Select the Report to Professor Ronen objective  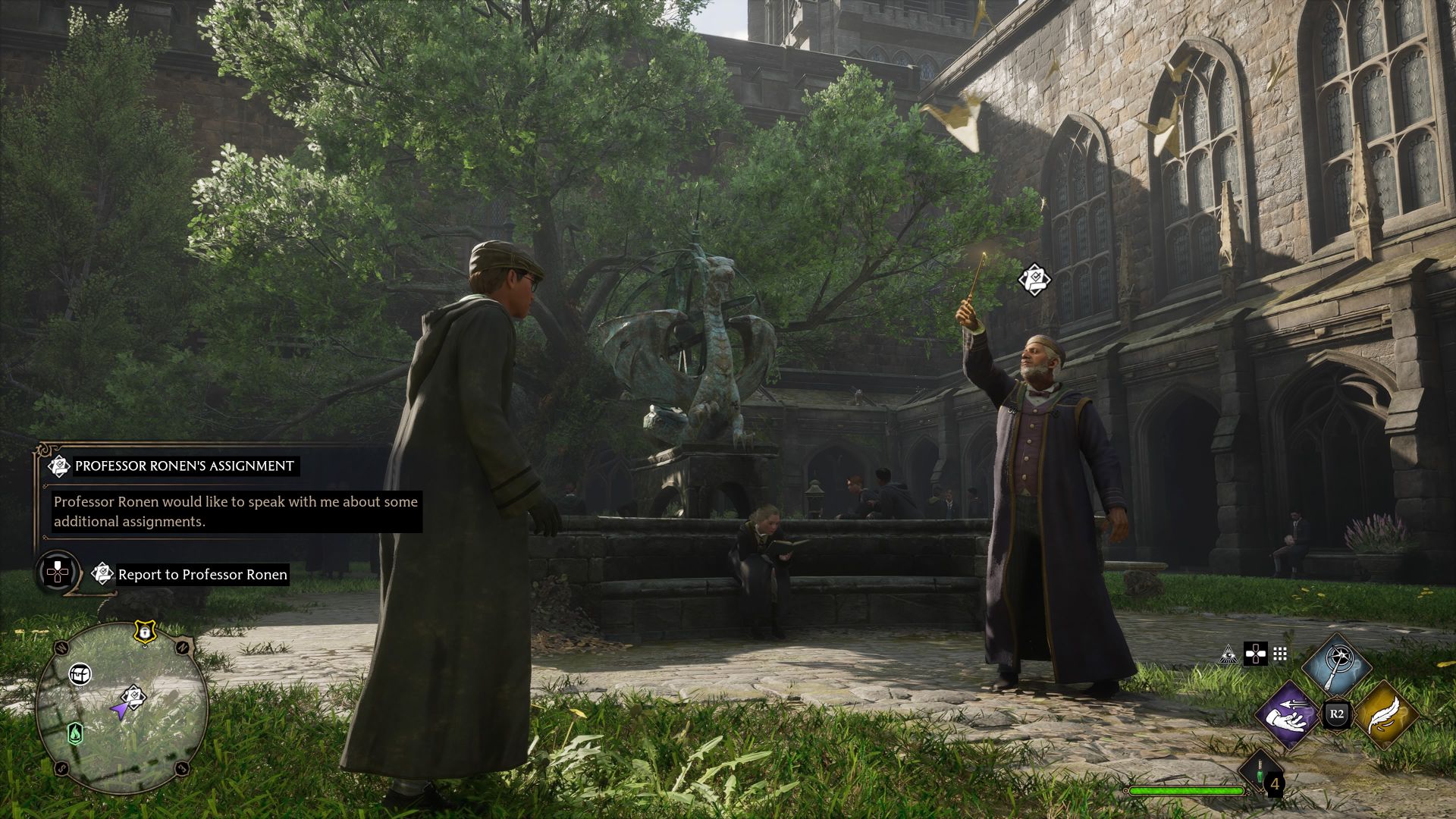point(202,574)
